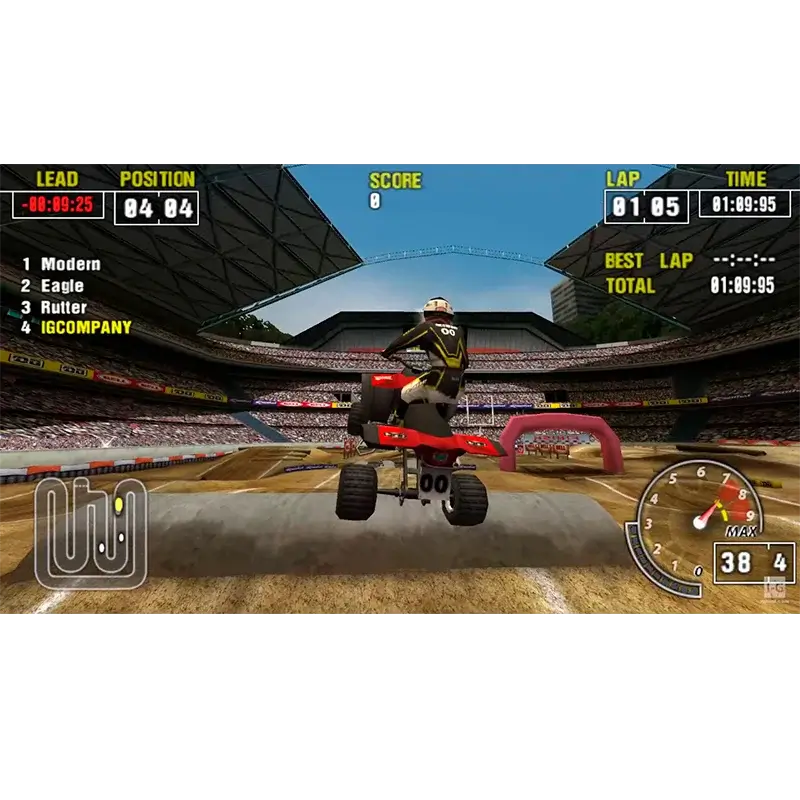Screen dimensions: 800x800
Task: Select racer Eagle in the standings list
Action: tap(62, 286)
